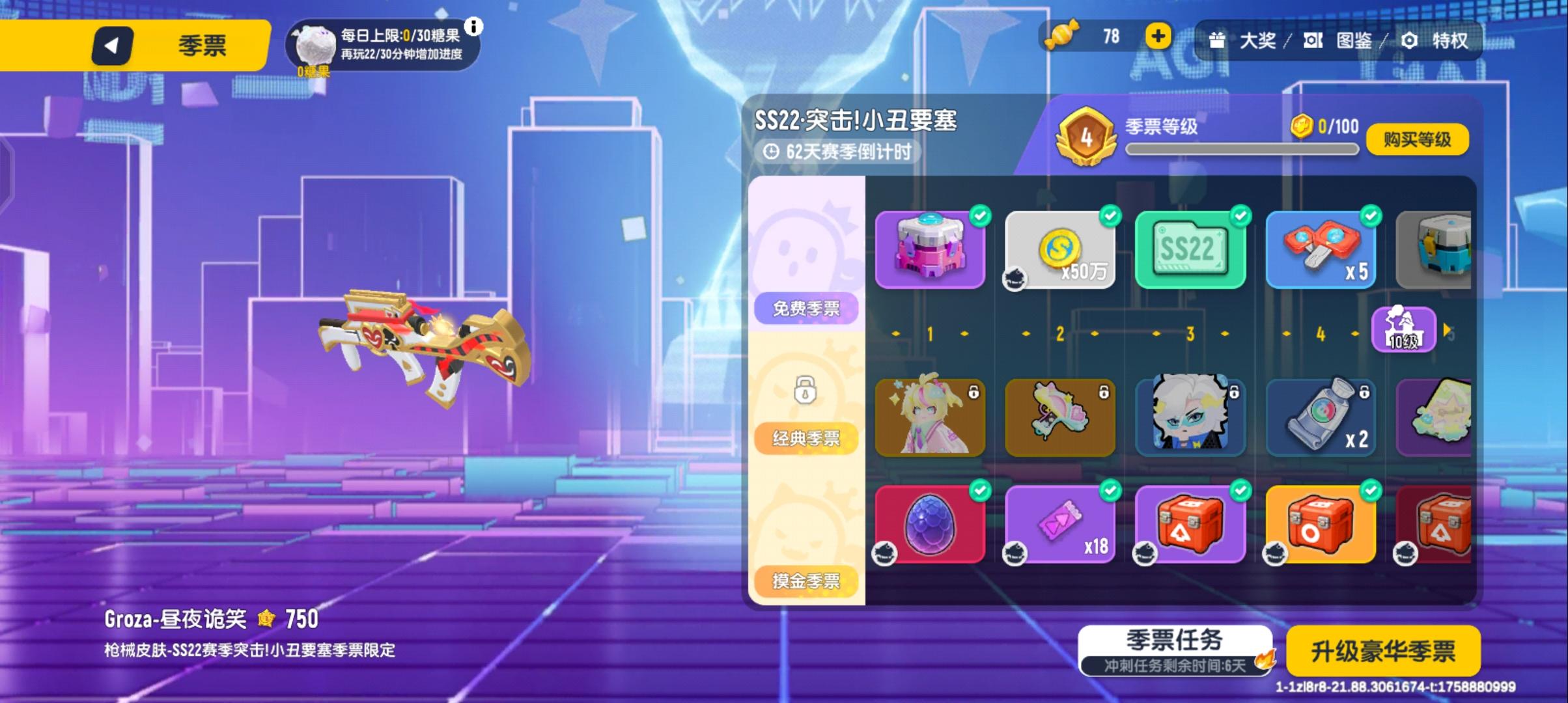The image size is (1568, 703).
Task: Open the daily candy limit info icon
Action: pyautogui.click(x=476, y=28)
